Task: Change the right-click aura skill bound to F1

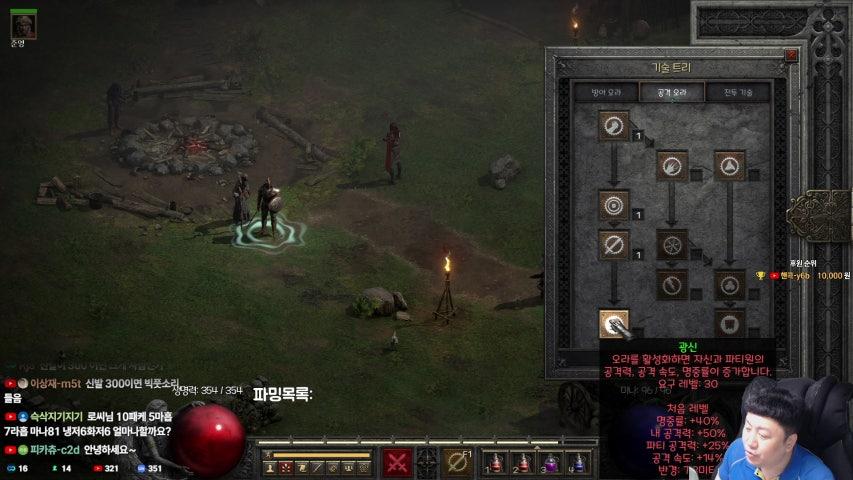Action: pyautogui.click(x=458, y=463)
